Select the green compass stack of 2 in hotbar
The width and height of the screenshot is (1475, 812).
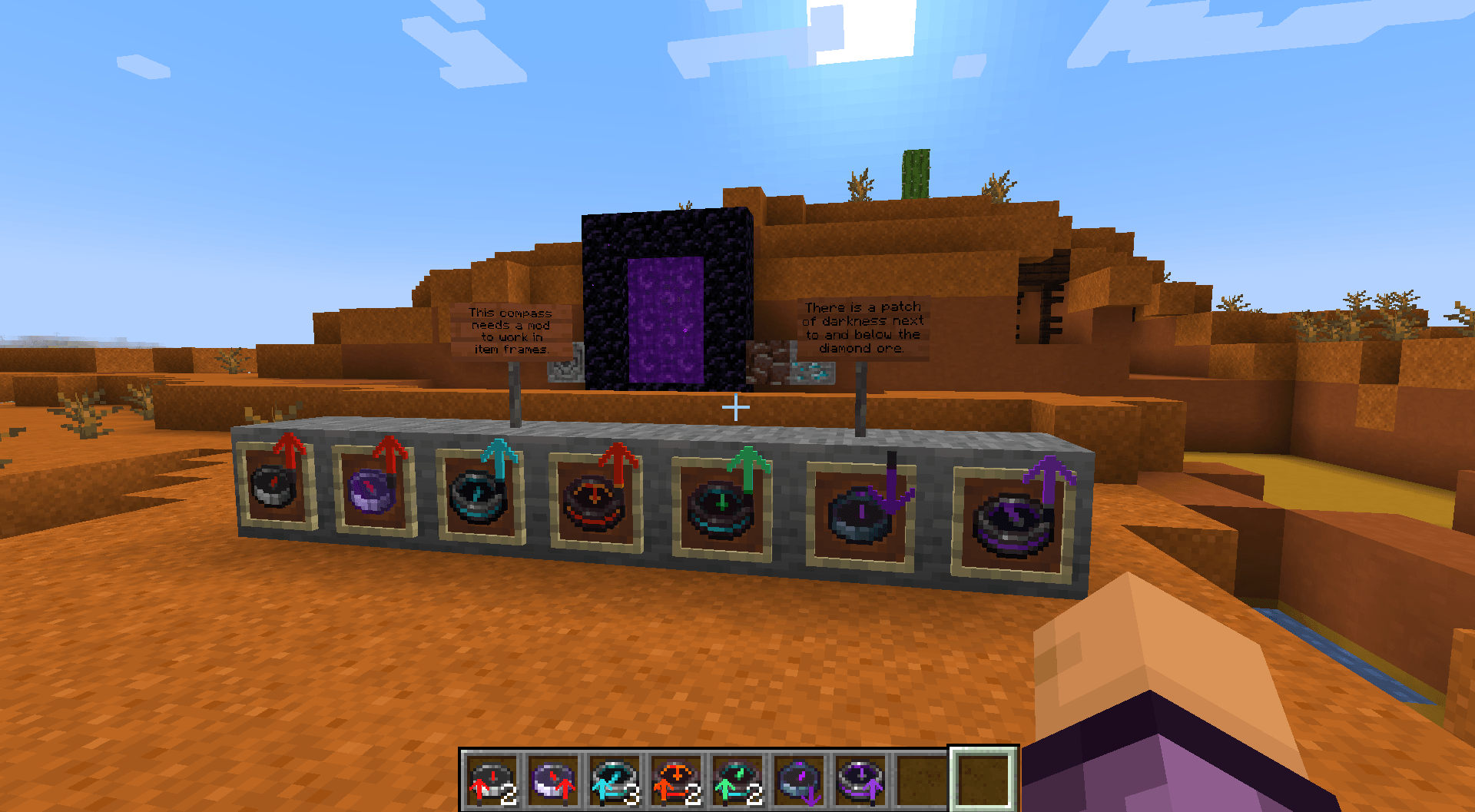tap(735, 780)
